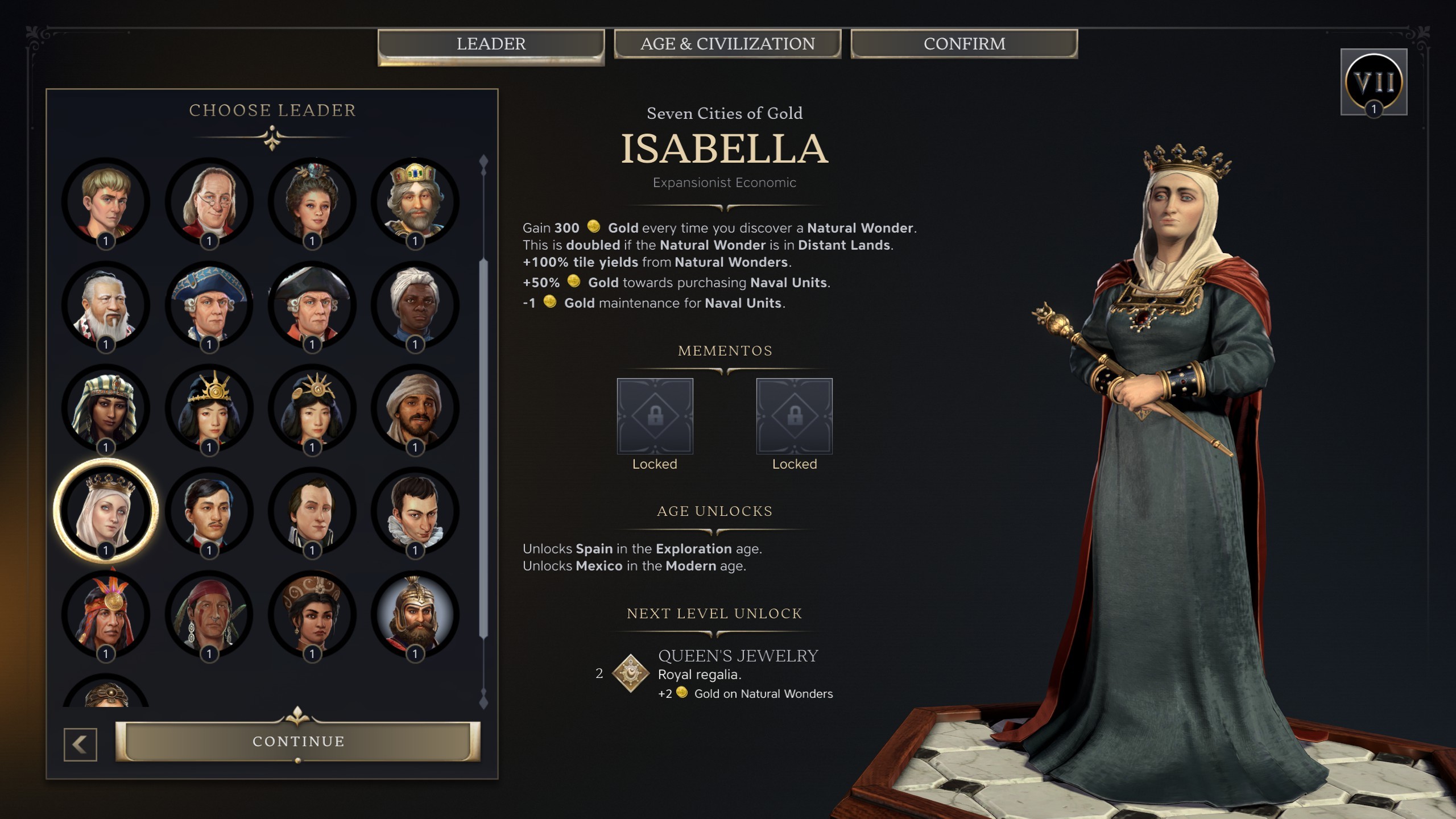
Task: Select the Isabella leader portrait
Action: tap(106, 510)
